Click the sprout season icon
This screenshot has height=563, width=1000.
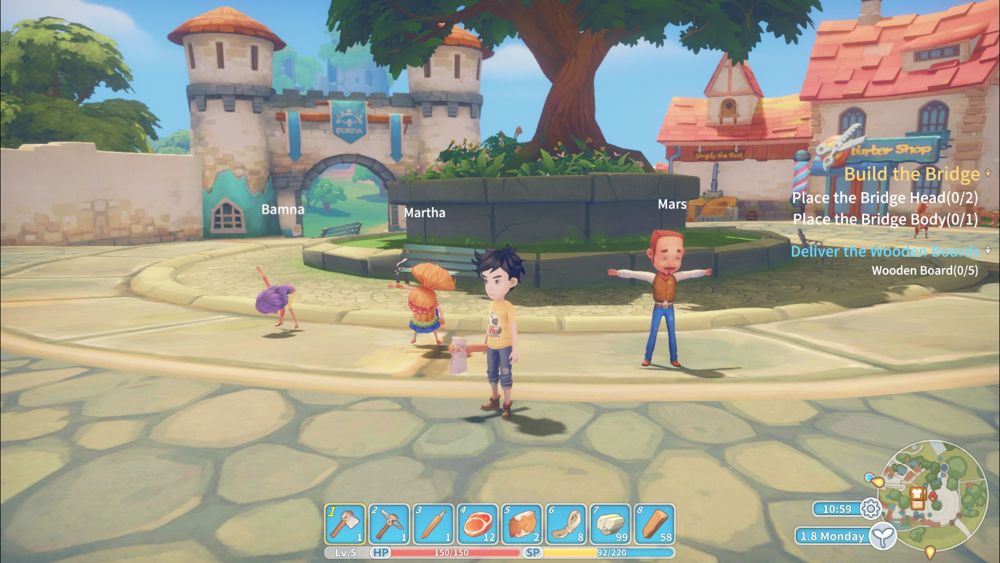(x=881, y=537)
